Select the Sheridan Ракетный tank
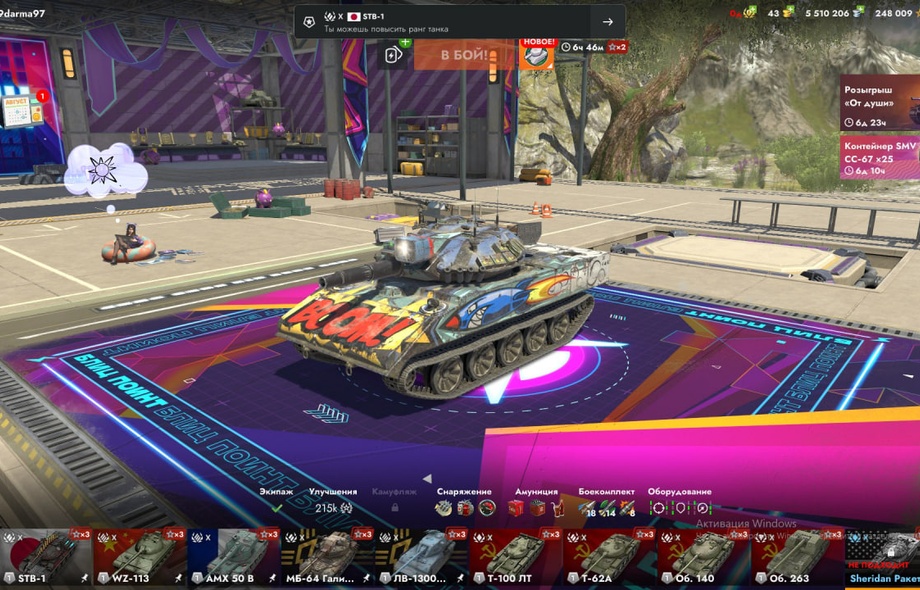The height and width of the screenshot is (590, 920). coord(883,557)
